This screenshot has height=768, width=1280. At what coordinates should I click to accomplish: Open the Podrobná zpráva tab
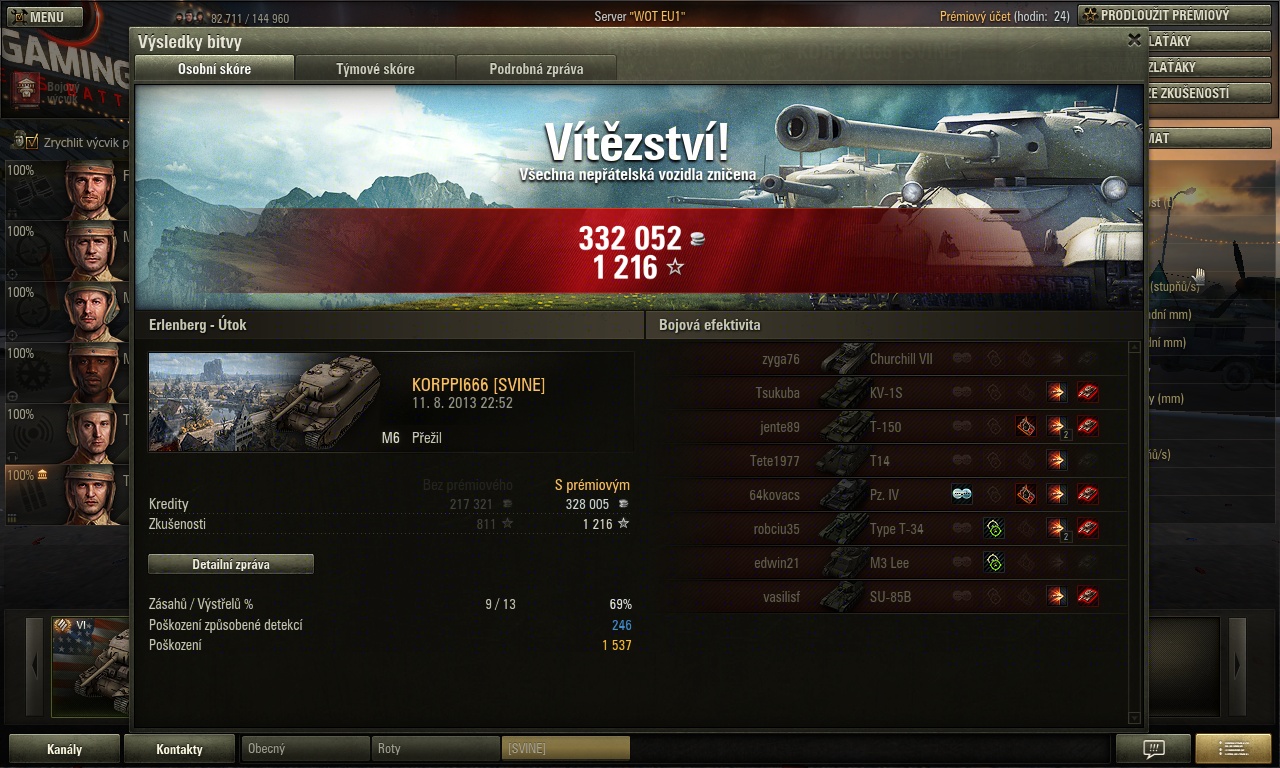point(536,69)
